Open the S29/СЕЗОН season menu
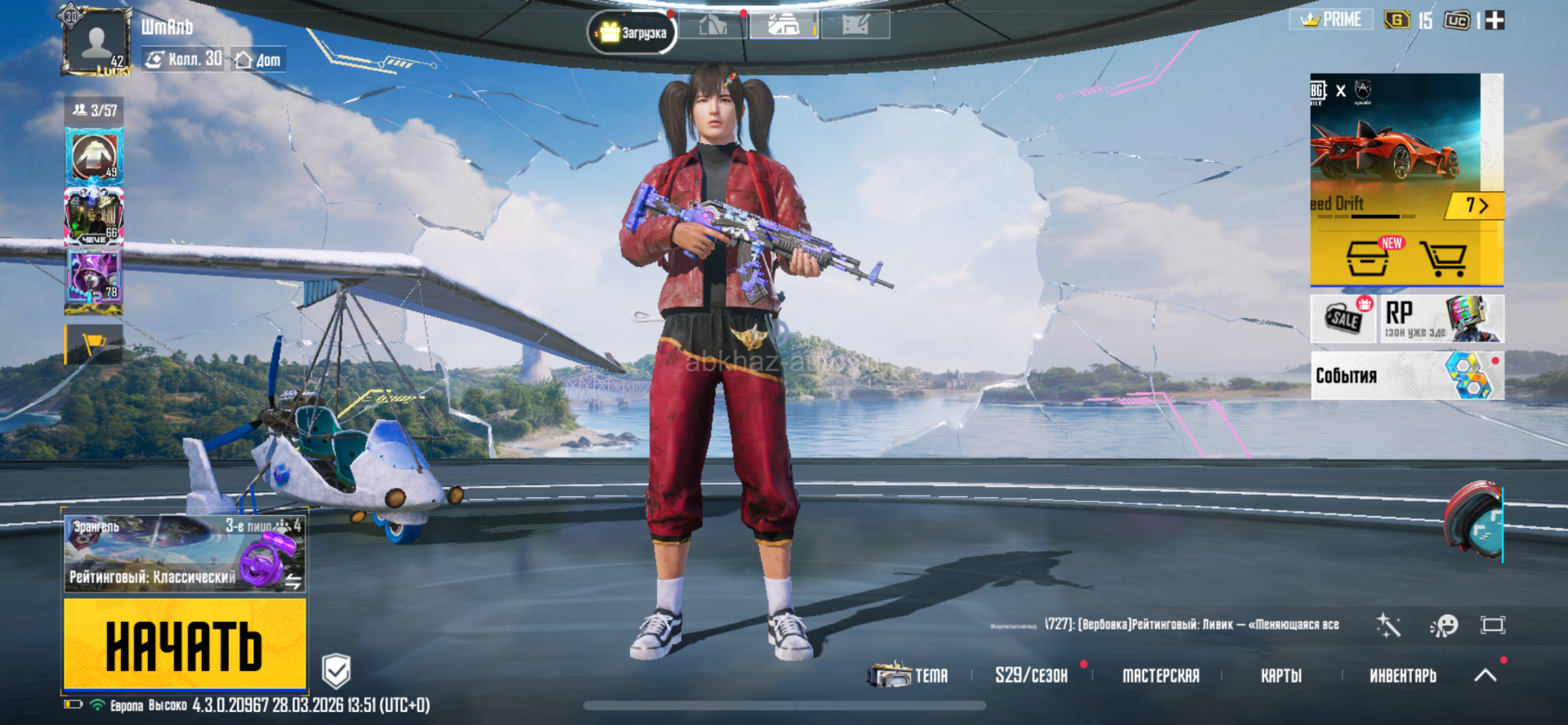 [1031, 675]
